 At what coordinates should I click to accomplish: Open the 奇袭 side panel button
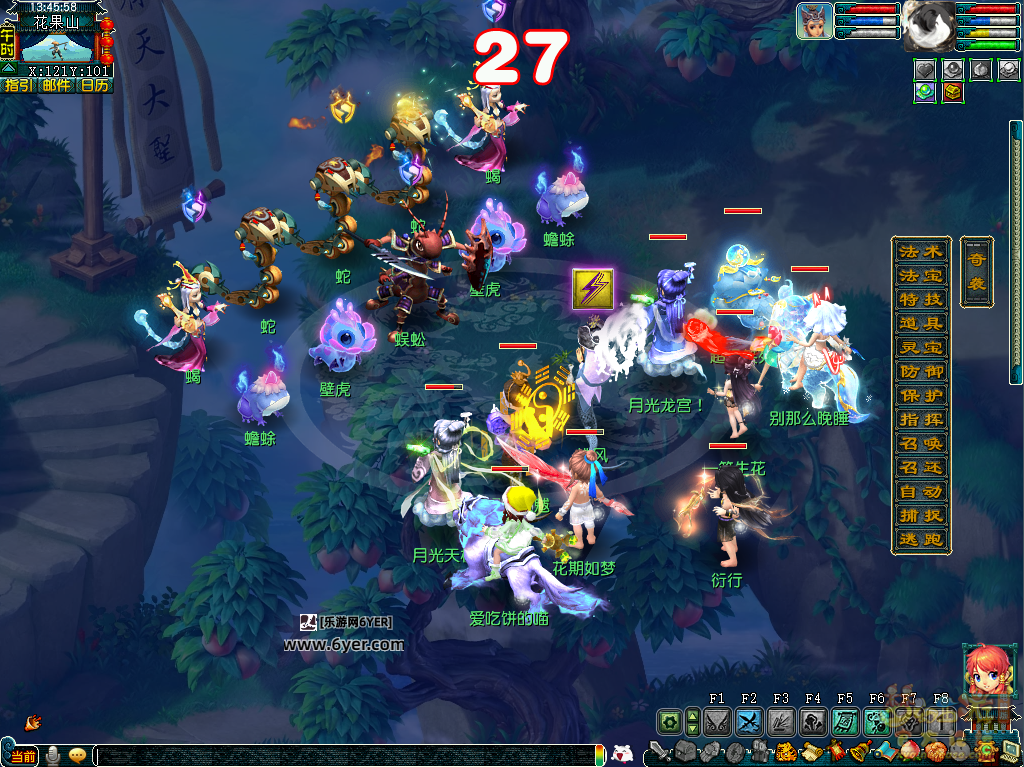pyautogui.click(x=976, y=270)
